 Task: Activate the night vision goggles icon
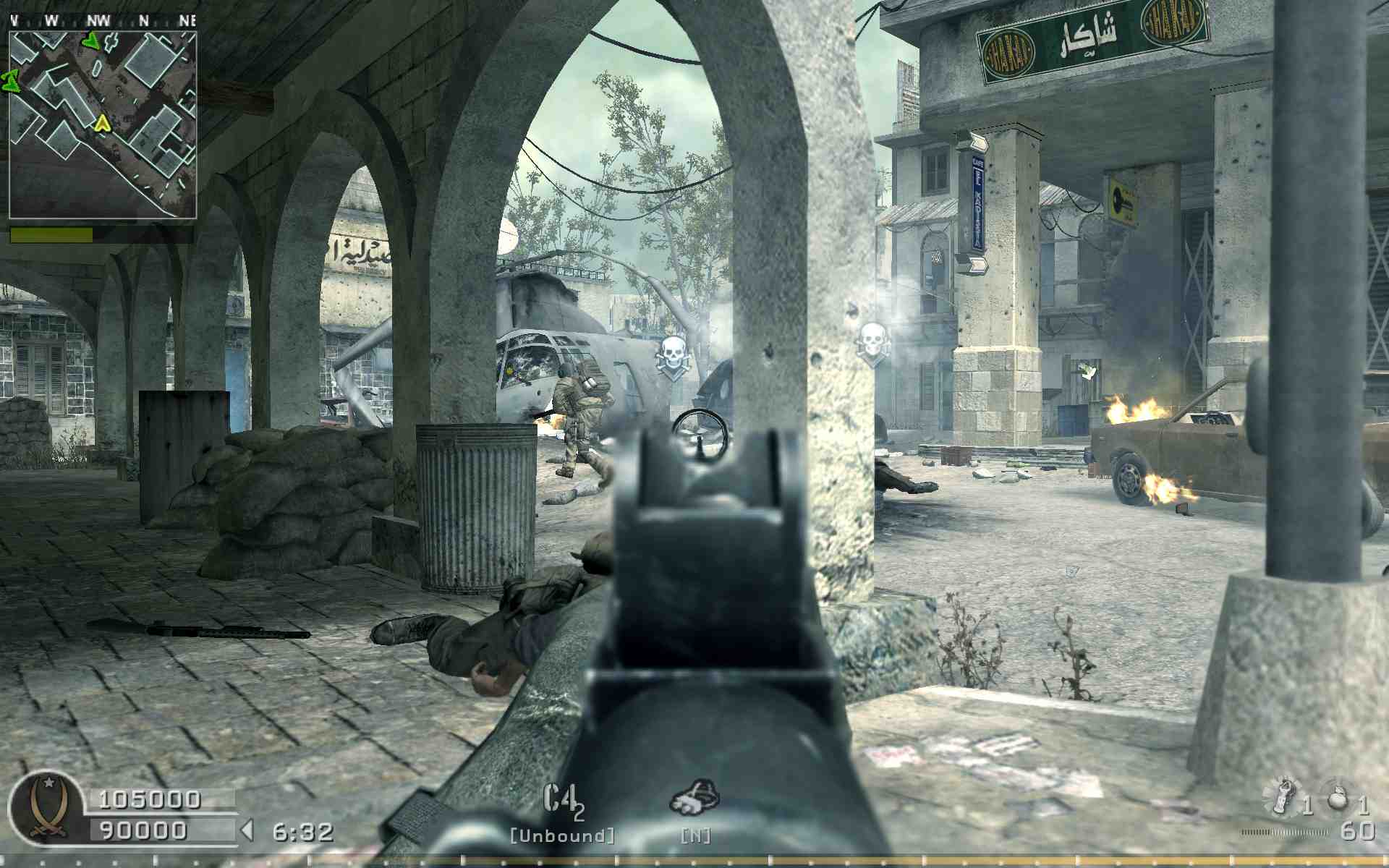(694, 799)
